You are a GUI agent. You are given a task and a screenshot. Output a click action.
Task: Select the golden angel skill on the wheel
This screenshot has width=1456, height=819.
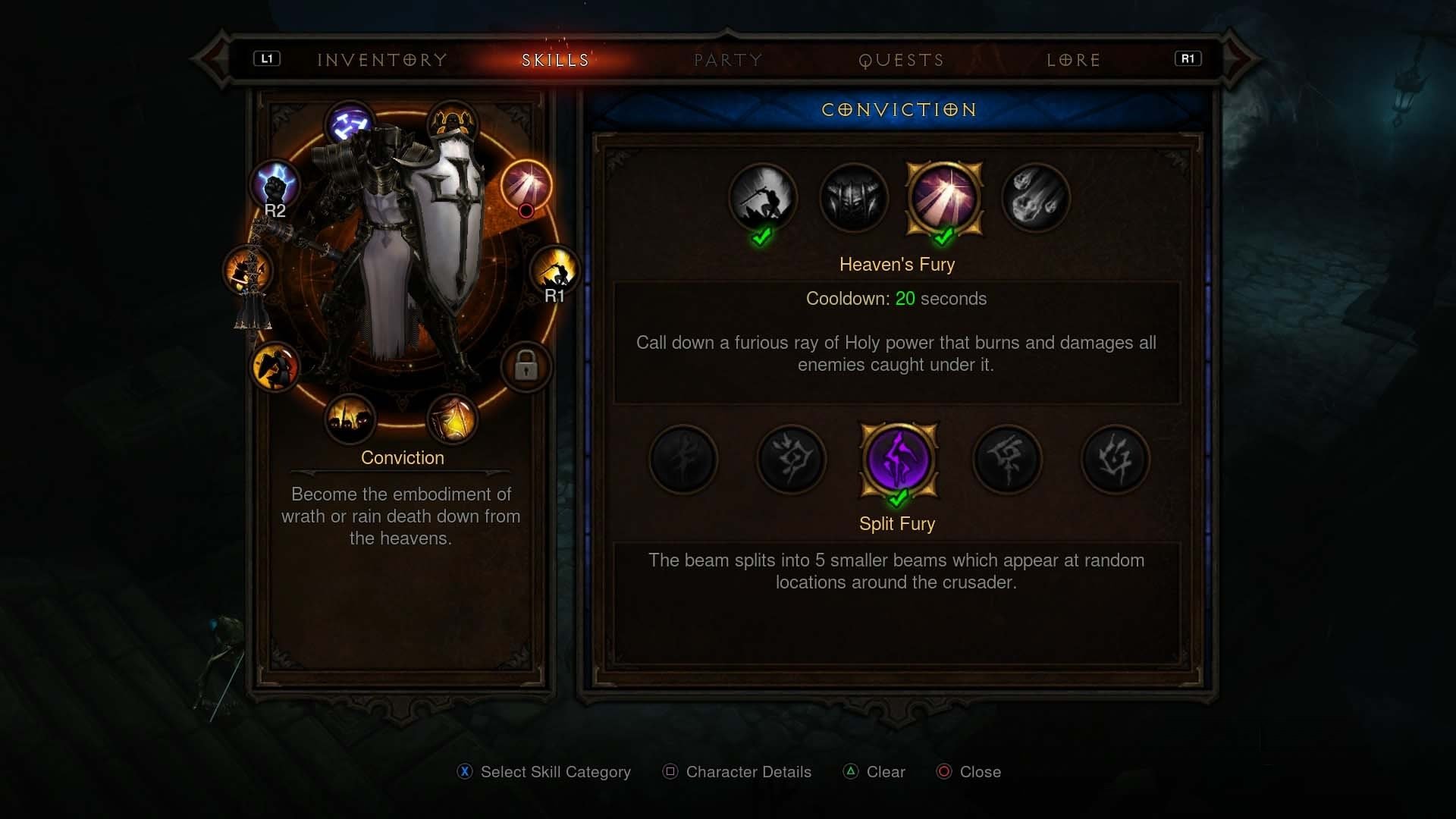click(x=453, y=121)
